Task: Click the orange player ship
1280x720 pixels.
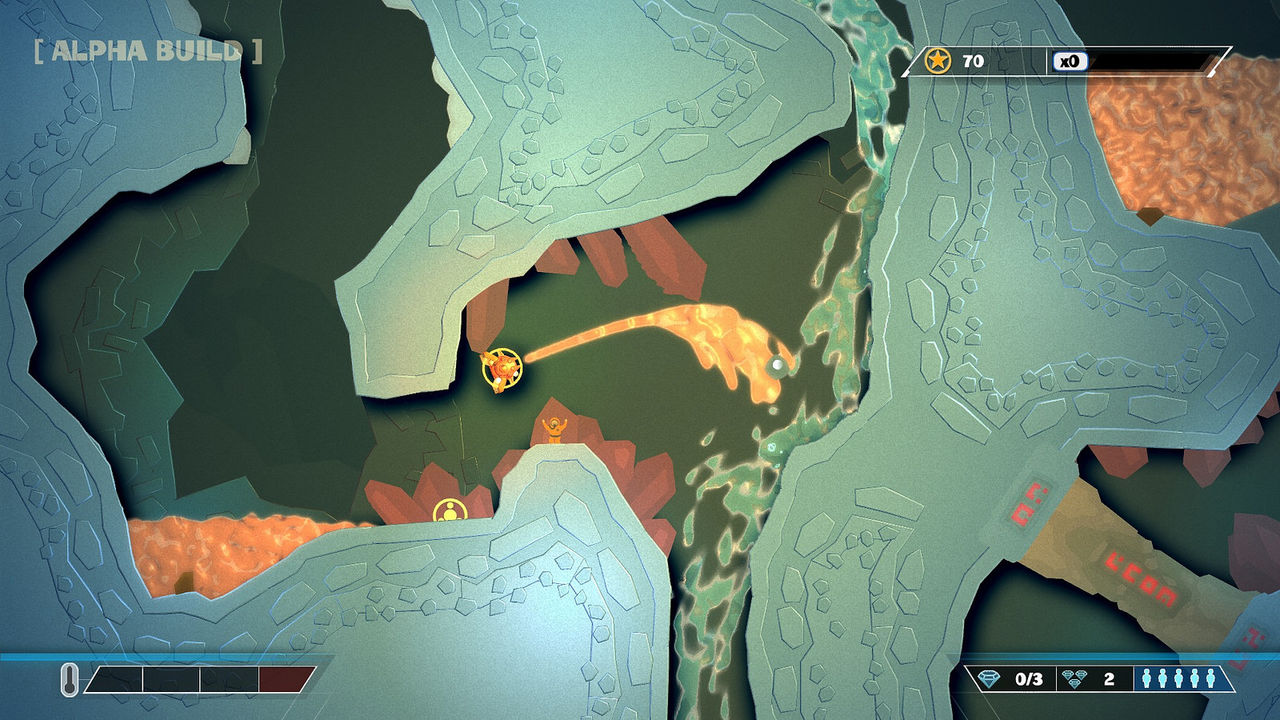Action: coord(500,368)
